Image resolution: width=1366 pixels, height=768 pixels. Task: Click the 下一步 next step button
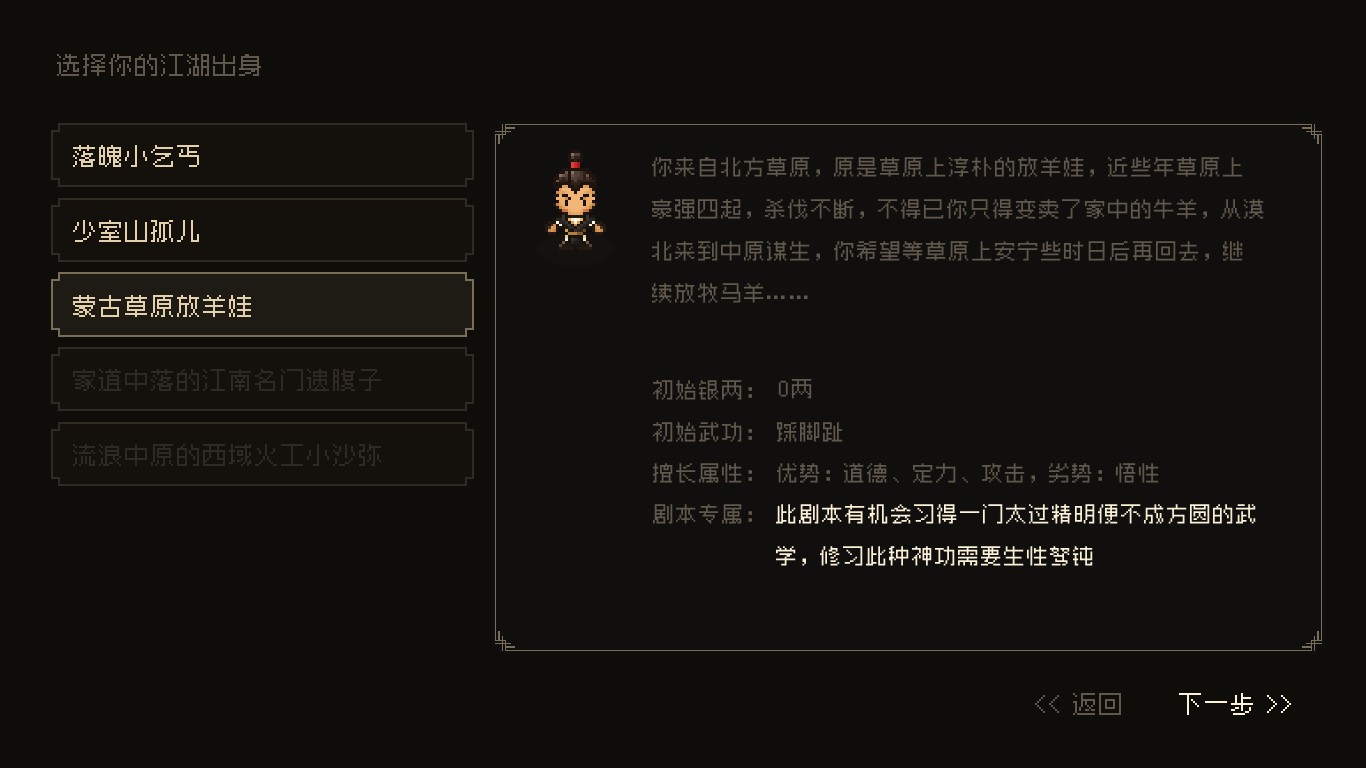(1216, 703)
